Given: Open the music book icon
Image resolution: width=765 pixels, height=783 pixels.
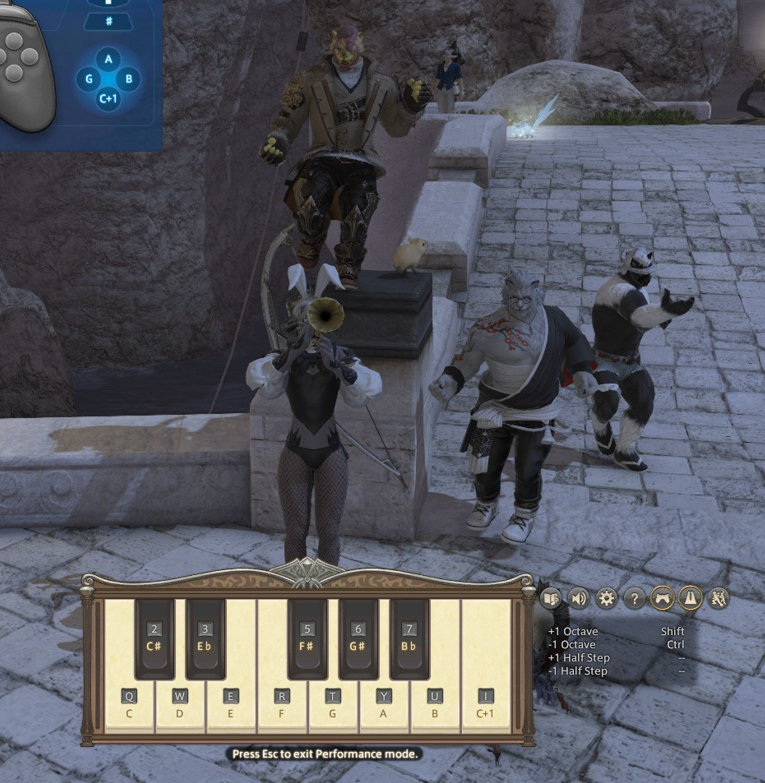Looking at the screenshot, I should (x=550, y=598).
